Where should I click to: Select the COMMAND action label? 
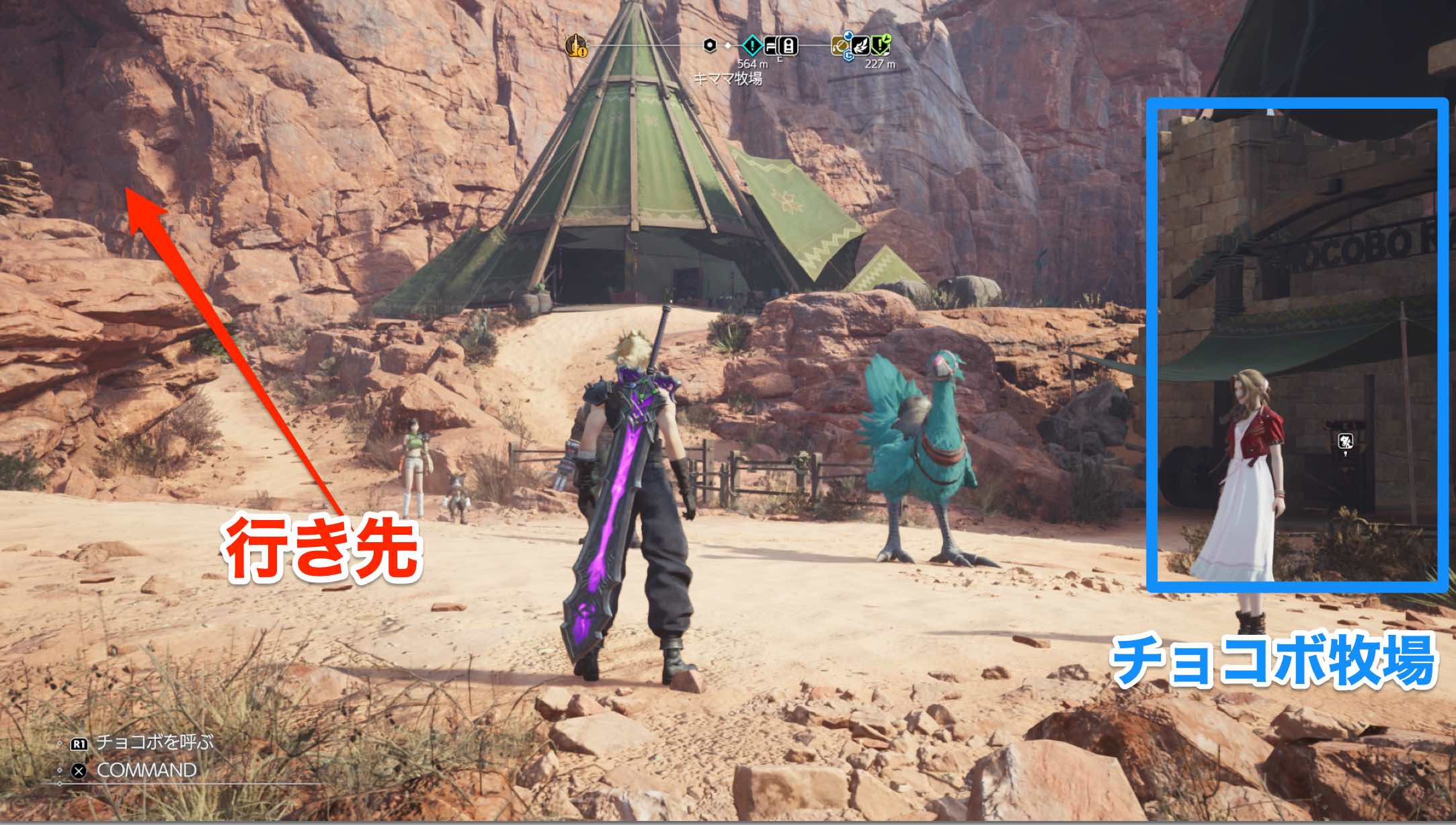click(147, 771)
